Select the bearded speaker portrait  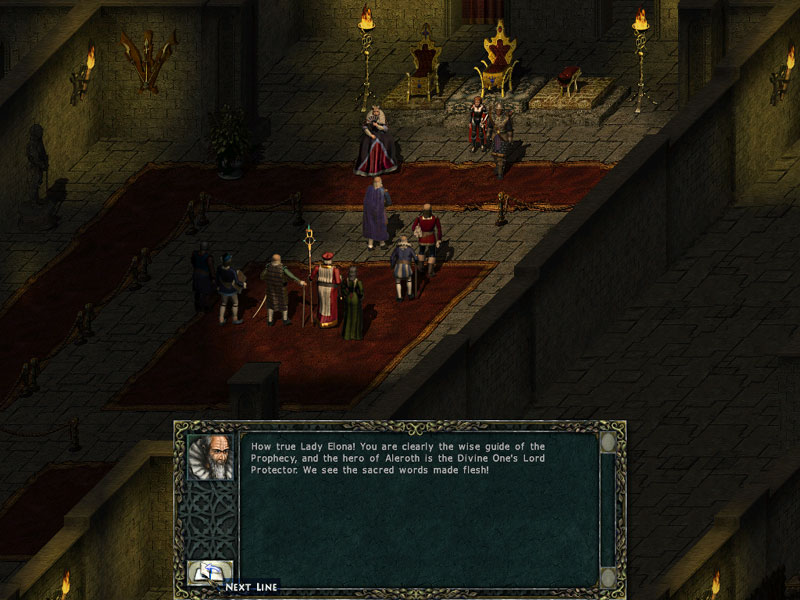click(x=211, y=457)
